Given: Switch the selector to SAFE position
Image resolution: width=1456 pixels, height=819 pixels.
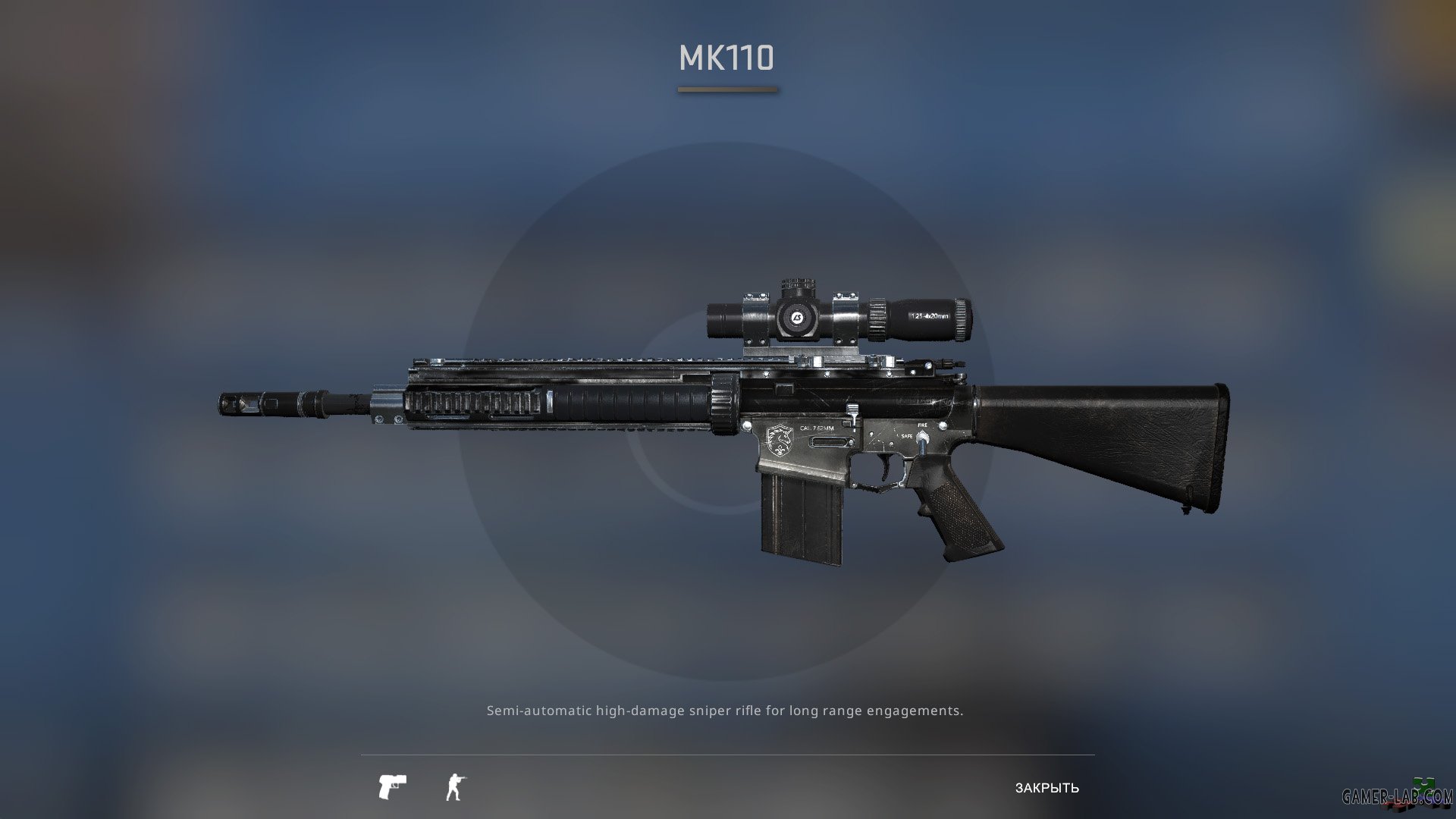Looking at the screenshot, I should (x=907, y=436).
